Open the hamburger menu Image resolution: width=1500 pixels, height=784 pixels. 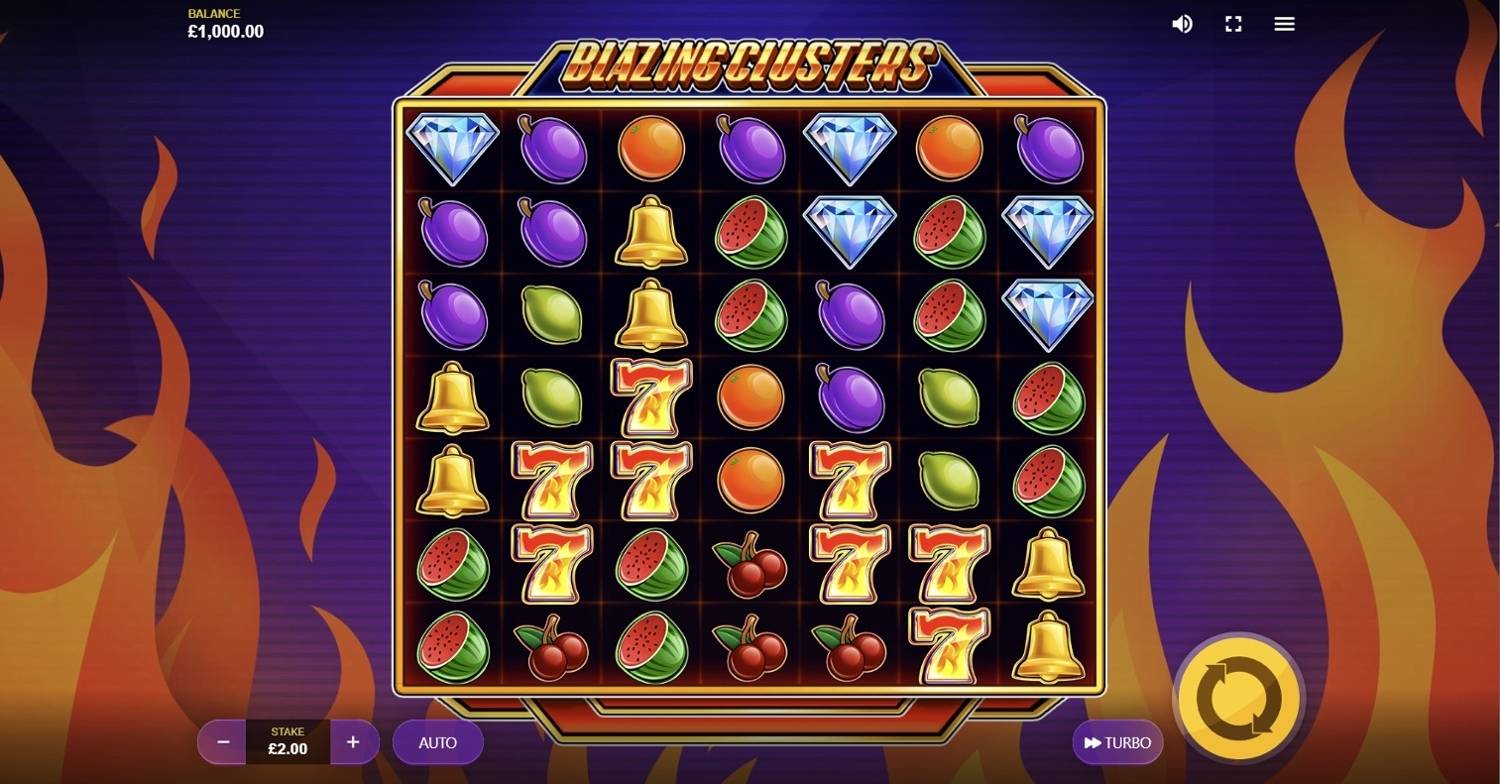click(1285, 24)
